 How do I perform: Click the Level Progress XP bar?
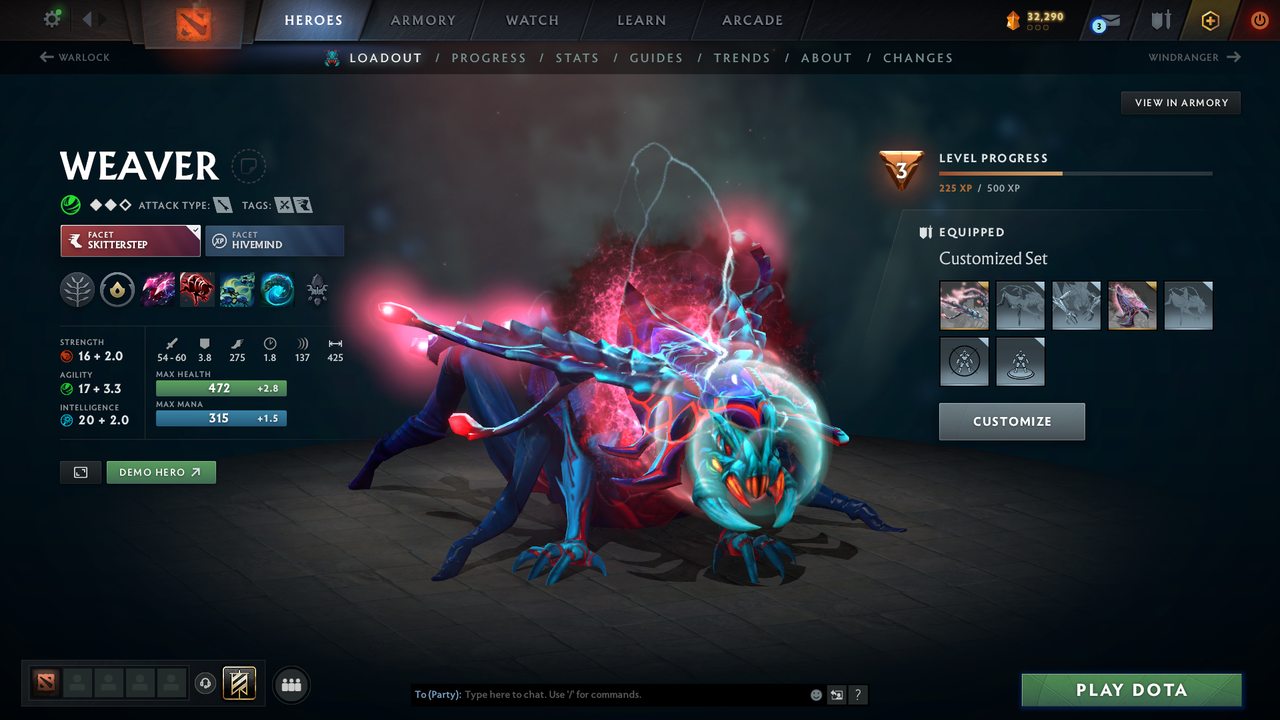pyautogui.click(x=1076, y=172)
